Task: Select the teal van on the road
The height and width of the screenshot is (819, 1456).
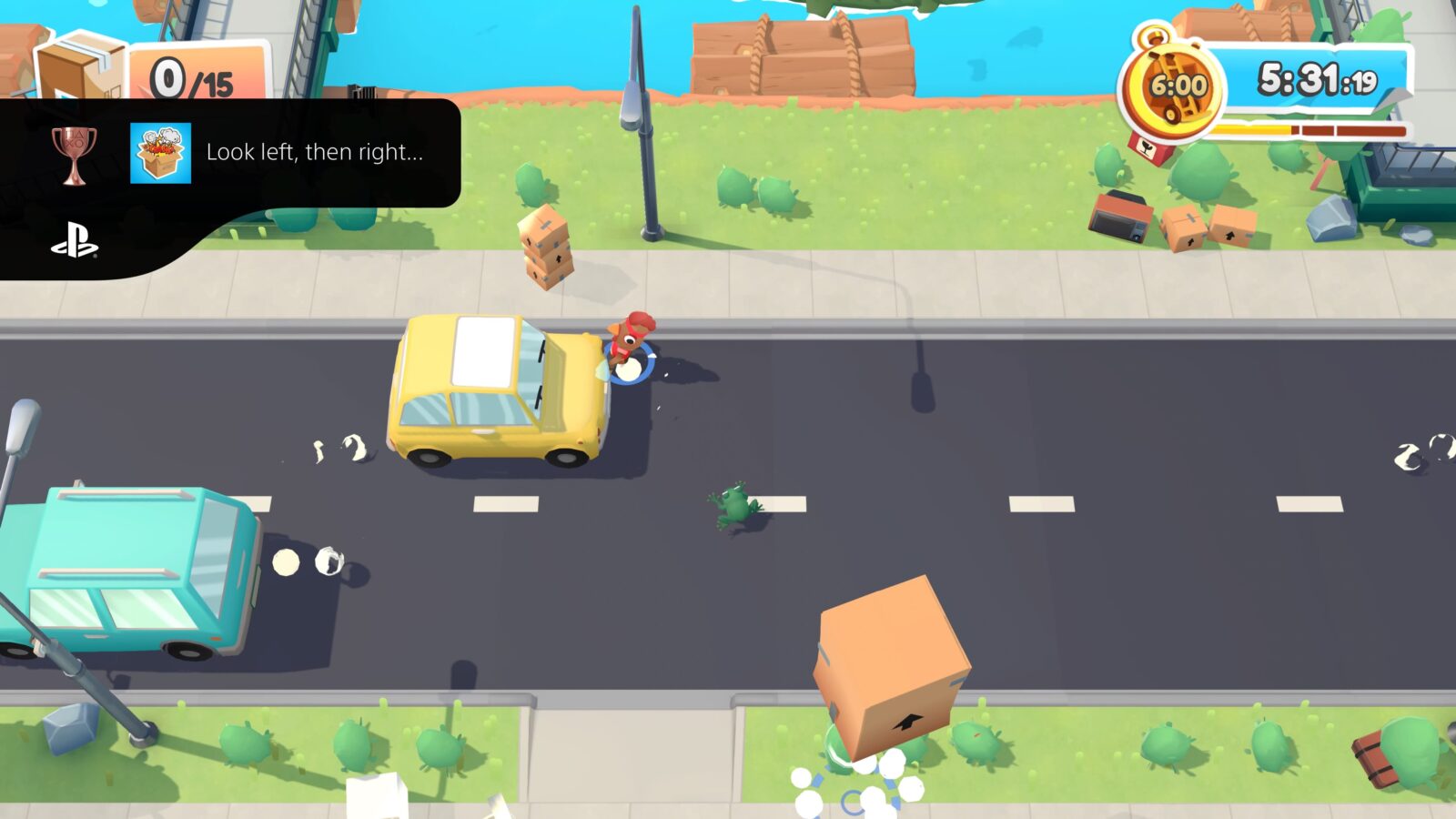Action: [118, 564]
